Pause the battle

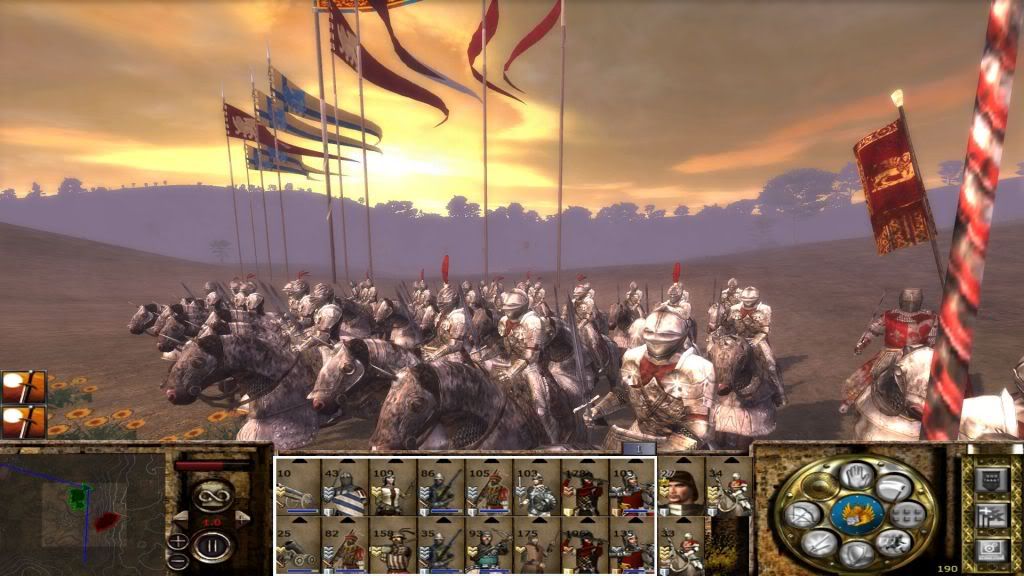[211, 545]
